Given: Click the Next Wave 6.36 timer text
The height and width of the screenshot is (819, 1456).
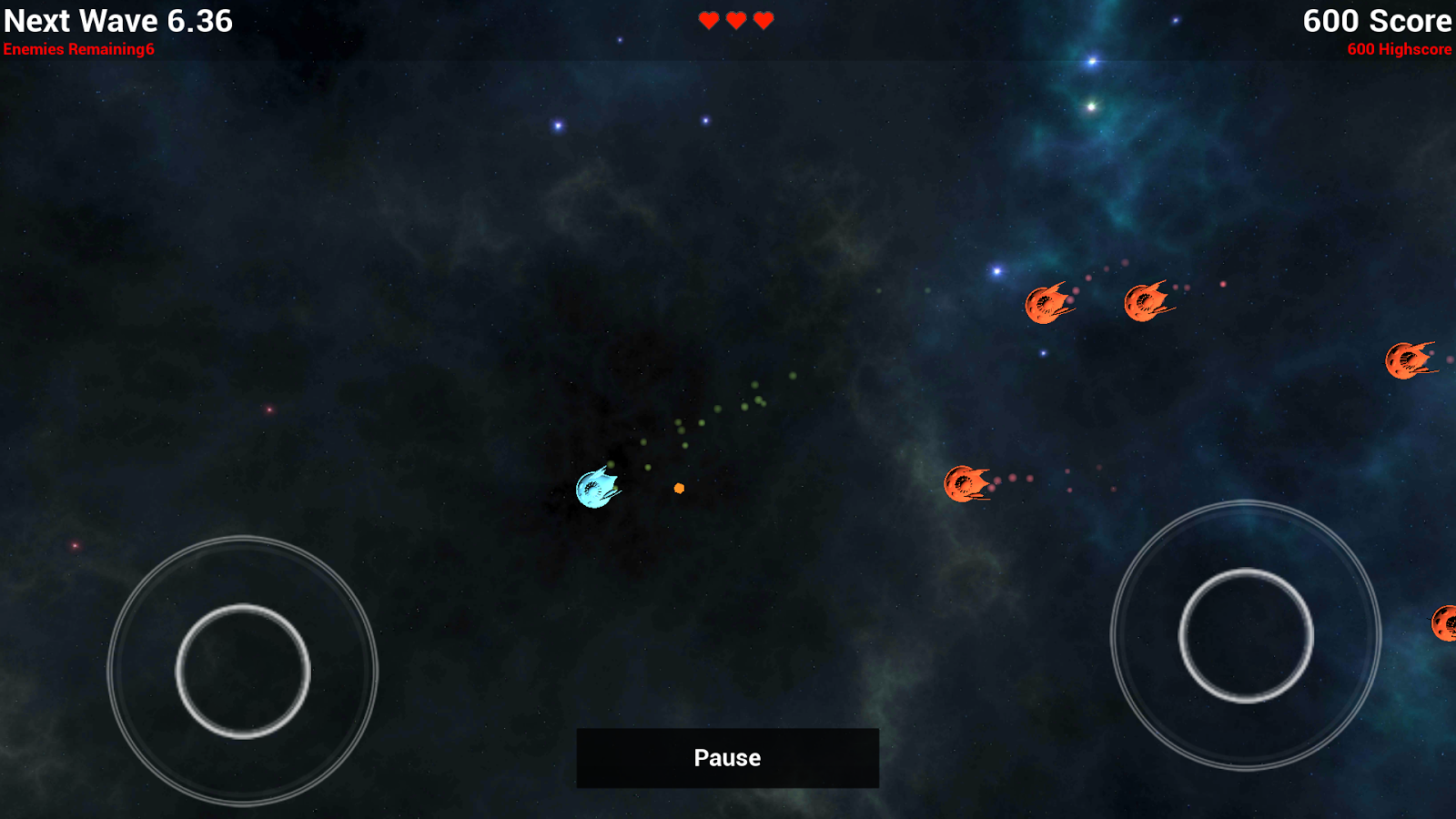Looking at the screenshot, I should tap(118, 21).
